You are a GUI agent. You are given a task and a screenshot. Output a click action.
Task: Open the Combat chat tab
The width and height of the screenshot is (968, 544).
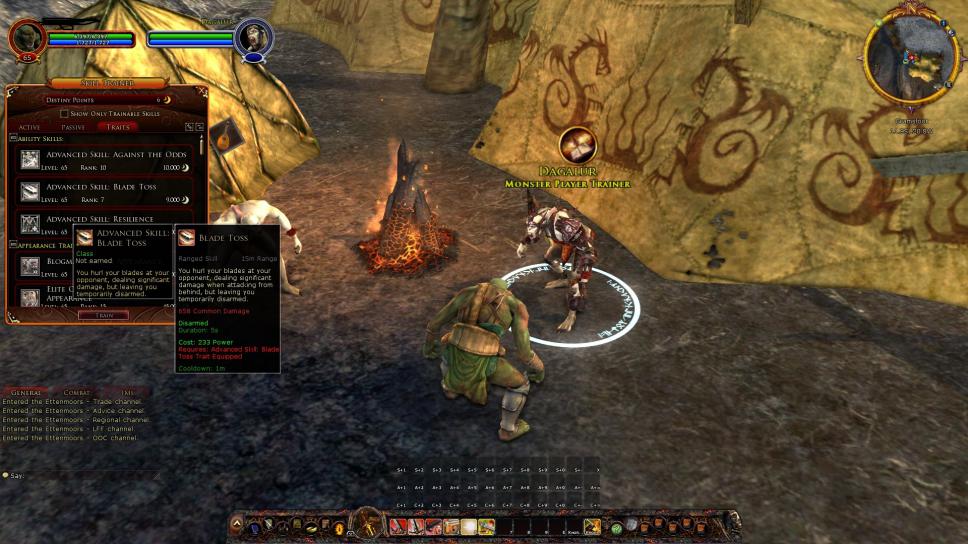point(76,393)
